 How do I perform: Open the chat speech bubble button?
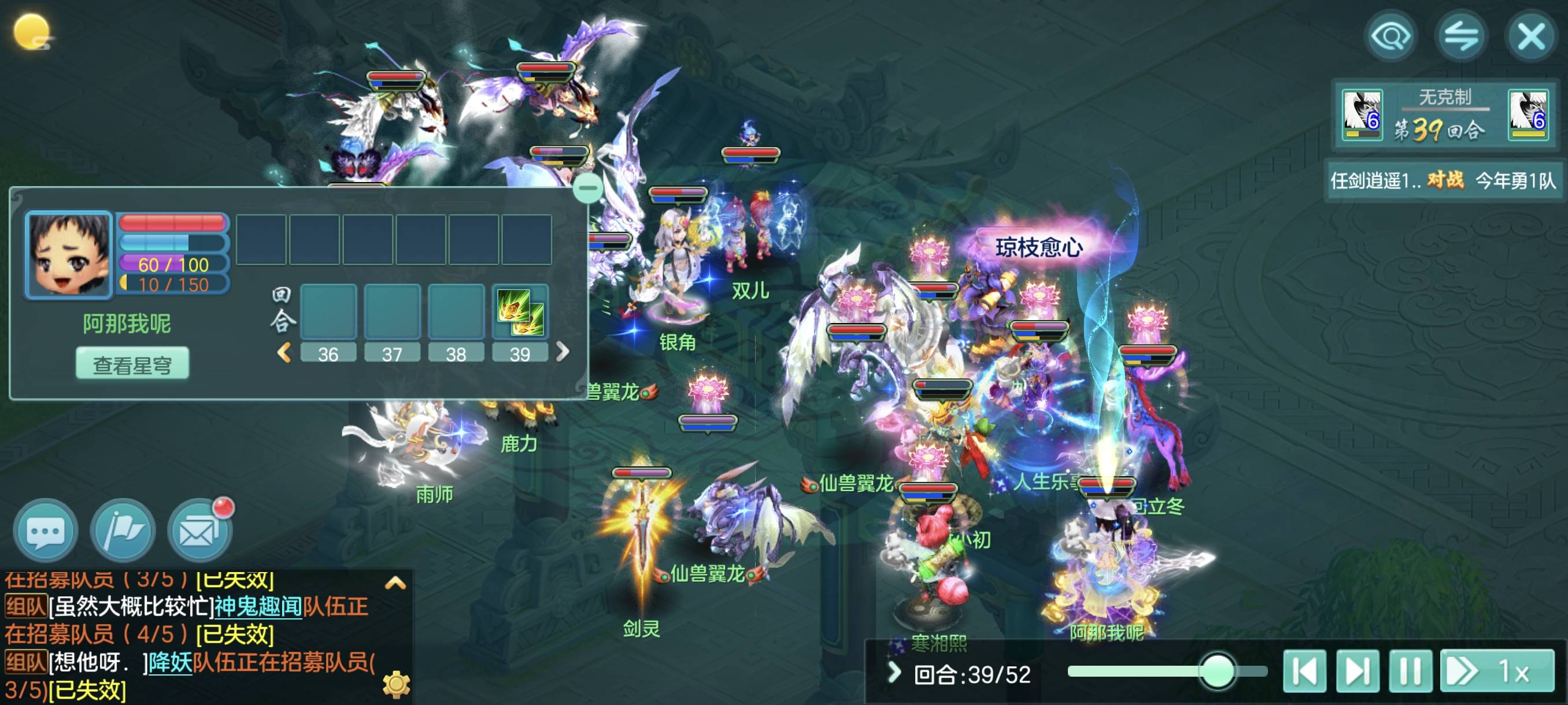[46, 531]
